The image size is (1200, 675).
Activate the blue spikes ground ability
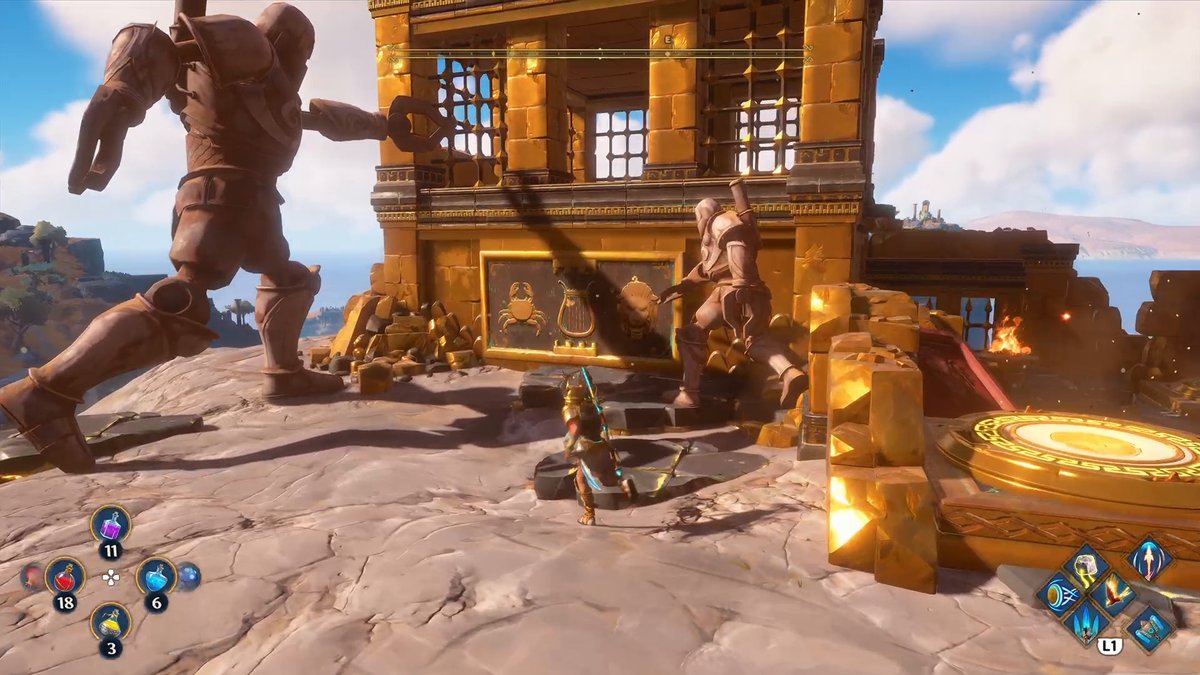point(1086,623)
